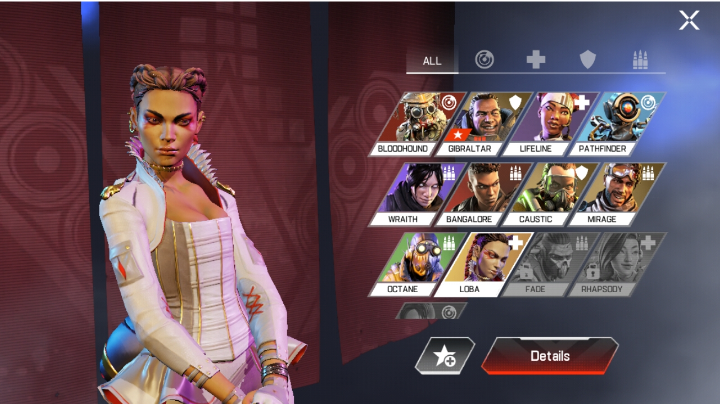Screen dimensions: 720x404
Task: Filter legends by recon class icon
Action: [x=484, y=60]
